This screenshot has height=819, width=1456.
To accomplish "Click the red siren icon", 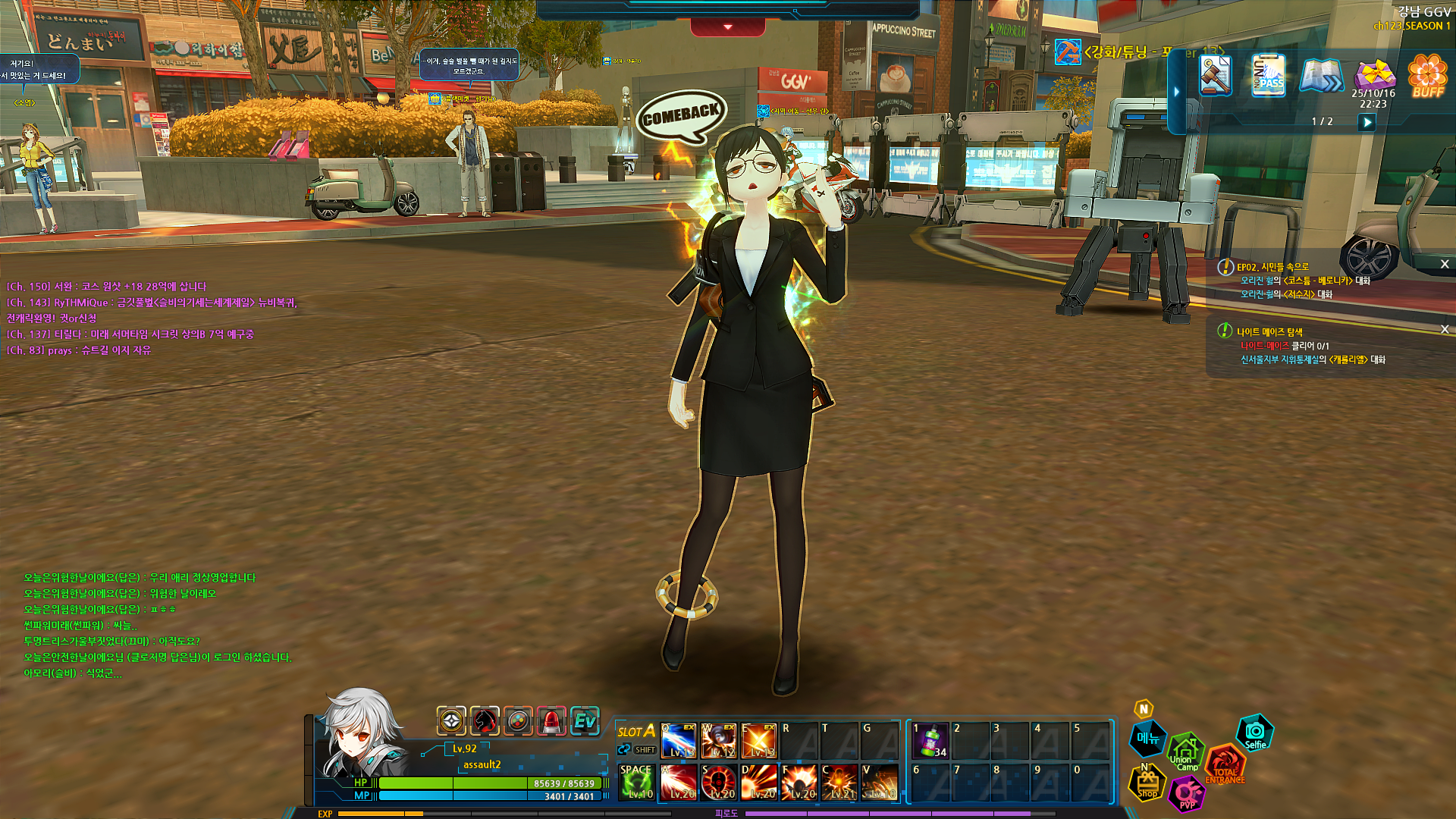I will (x=551, y=720).
